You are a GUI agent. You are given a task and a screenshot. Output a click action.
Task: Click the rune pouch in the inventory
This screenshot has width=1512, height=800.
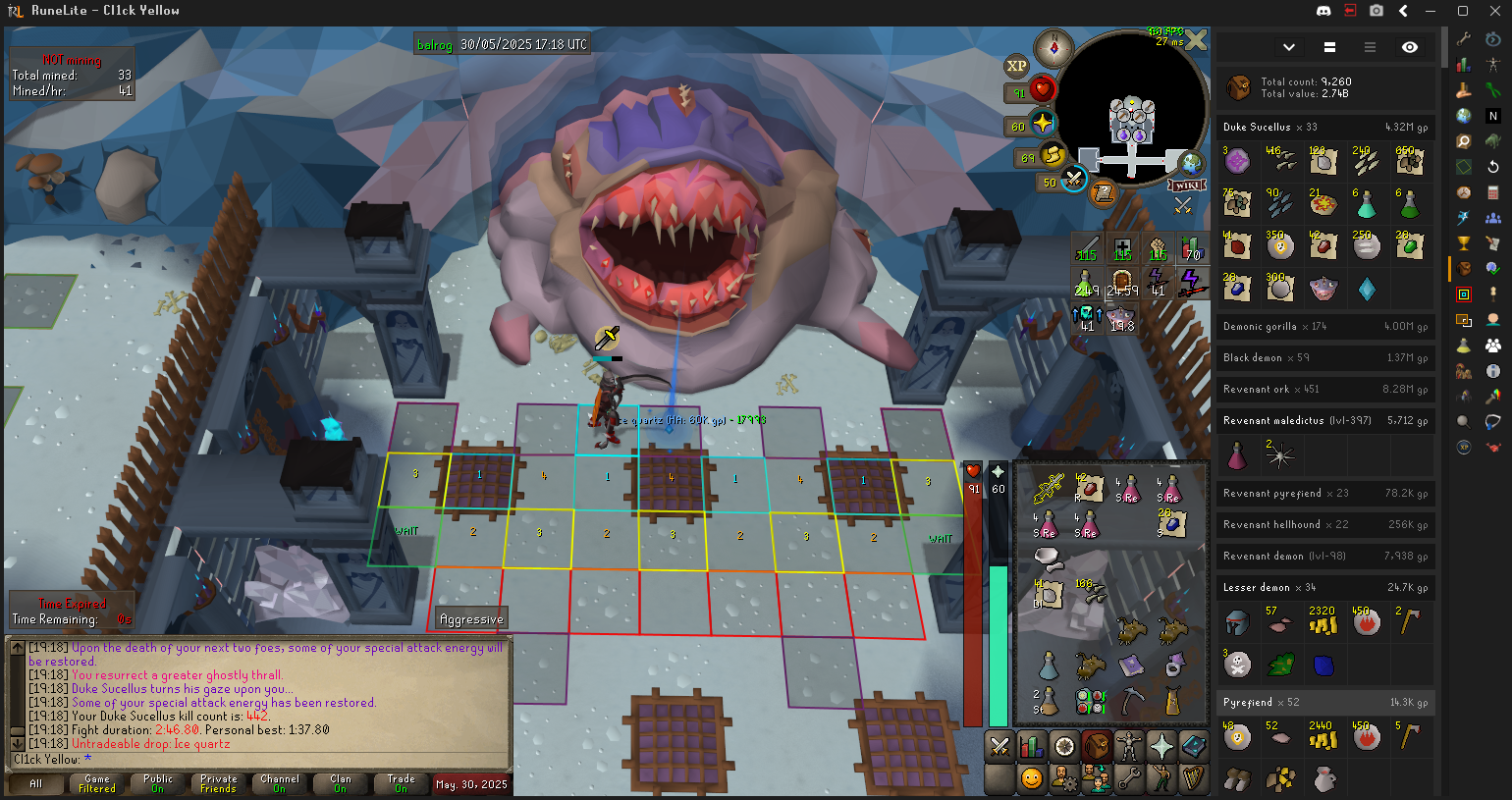click(x=1090, y=701)
